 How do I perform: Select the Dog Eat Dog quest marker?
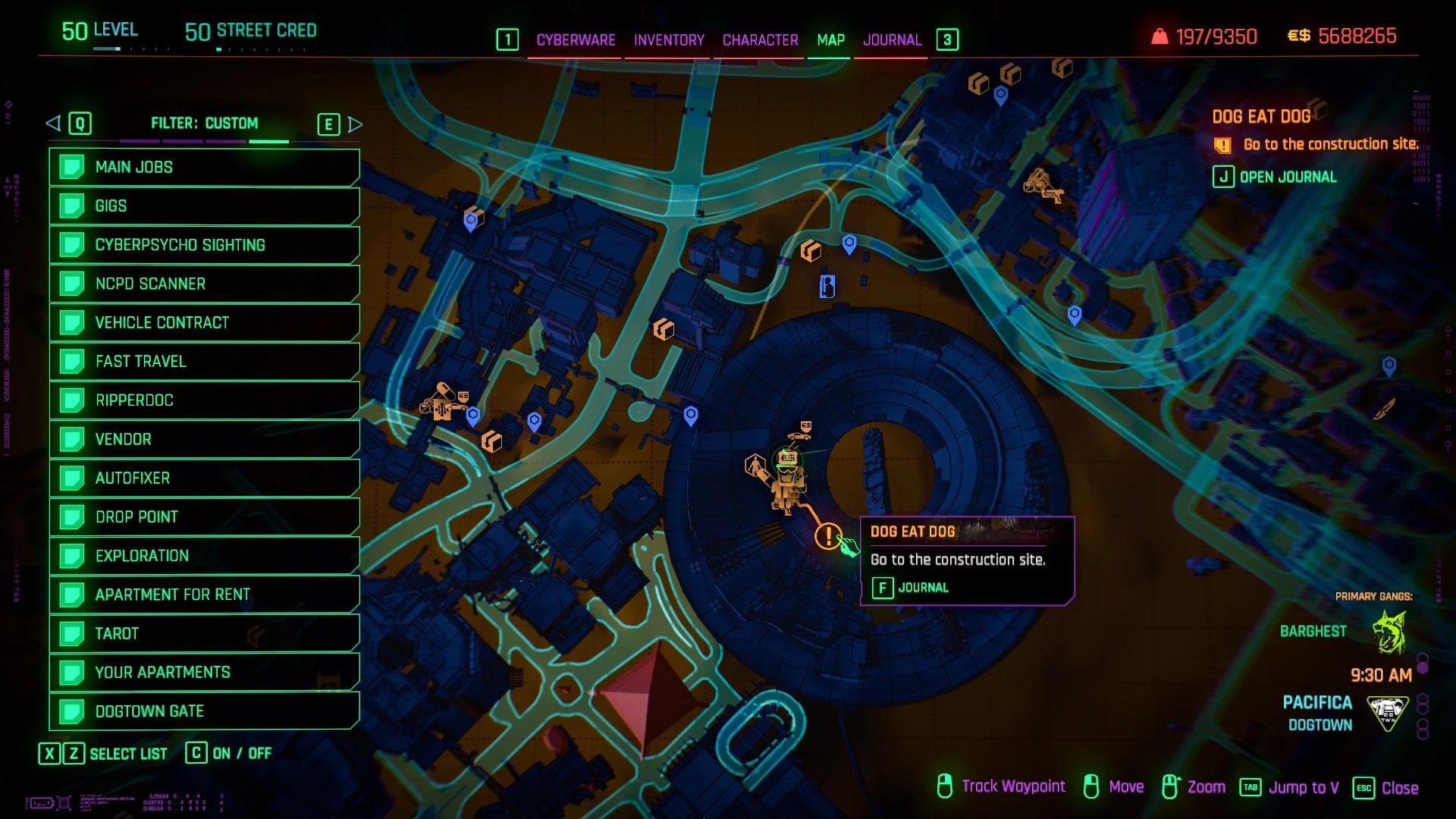tap(828, 536)
